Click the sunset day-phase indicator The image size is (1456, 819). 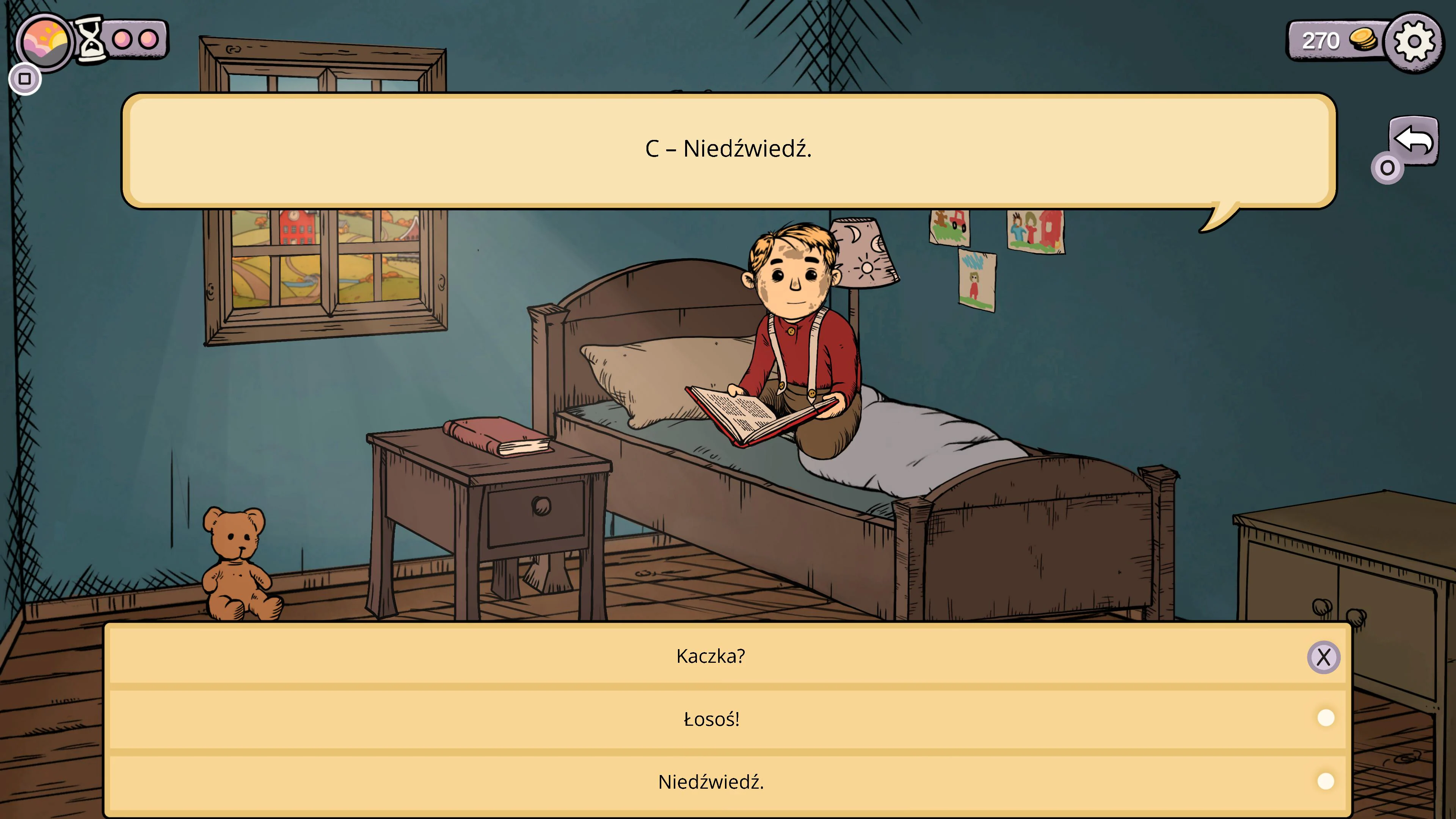45,40
